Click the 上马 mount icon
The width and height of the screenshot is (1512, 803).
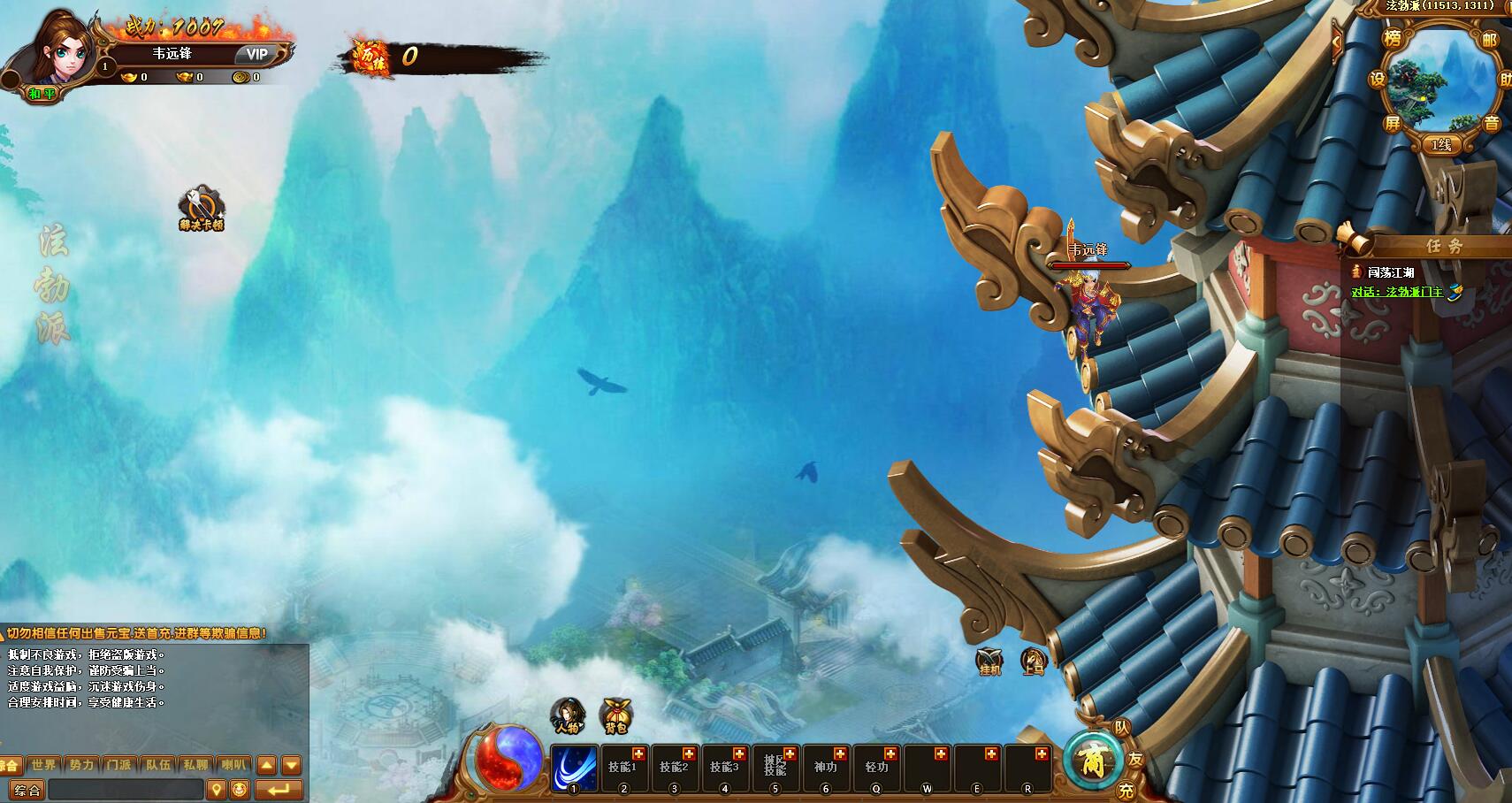tap(1033, 661)
